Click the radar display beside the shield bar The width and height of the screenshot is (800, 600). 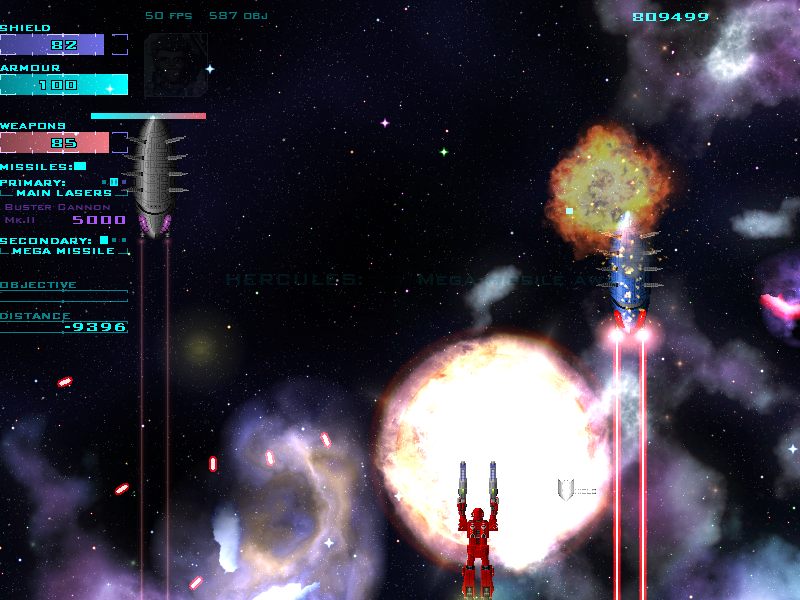pyautogui.click(x=176, y=65)
